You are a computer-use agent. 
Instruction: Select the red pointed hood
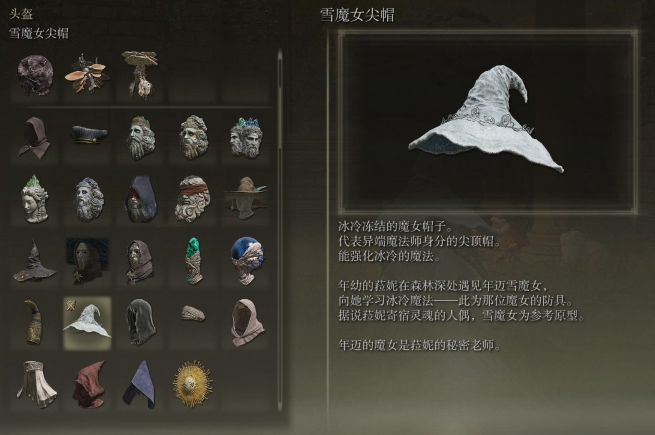pos(87,383)
